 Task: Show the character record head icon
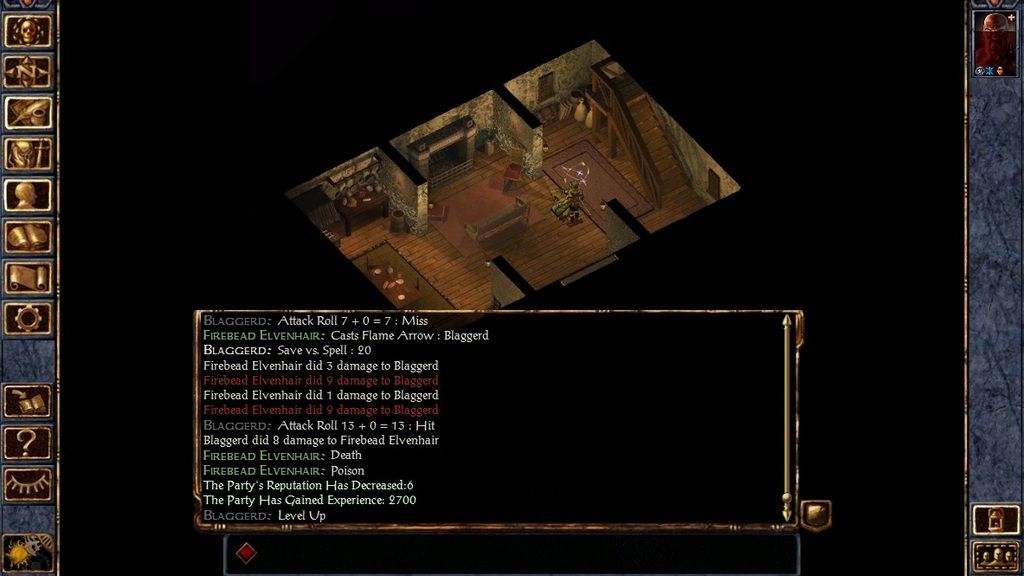click(x=28, y=195)
